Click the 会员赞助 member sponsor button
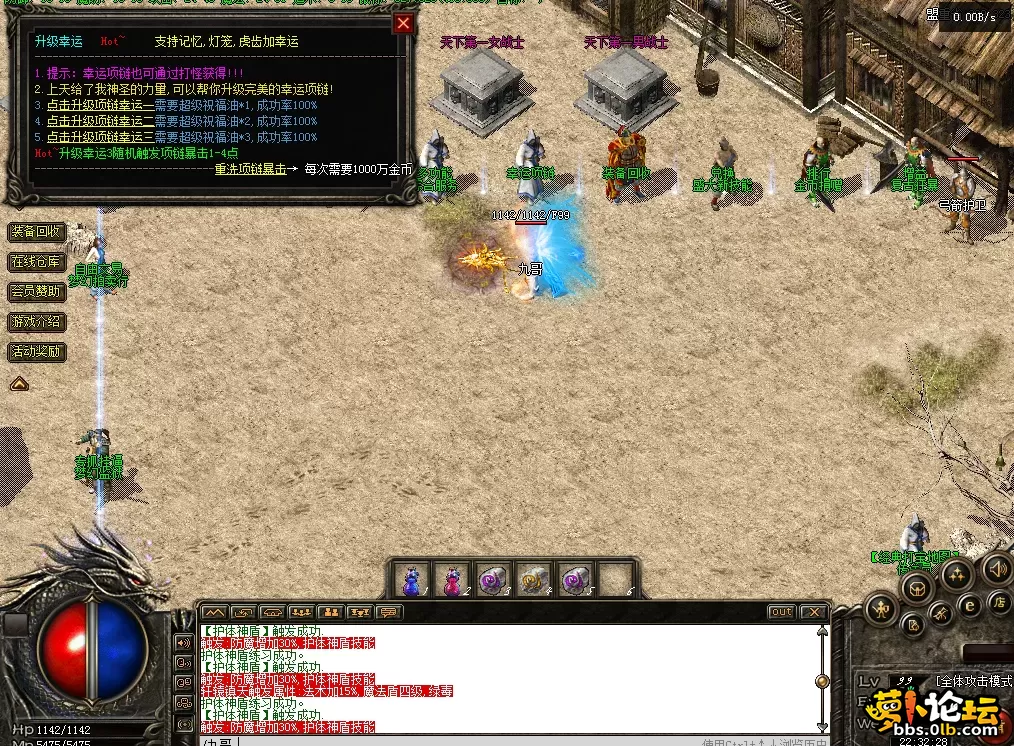The width and height of the screenshot is (1014, 746). coord(36,292)
